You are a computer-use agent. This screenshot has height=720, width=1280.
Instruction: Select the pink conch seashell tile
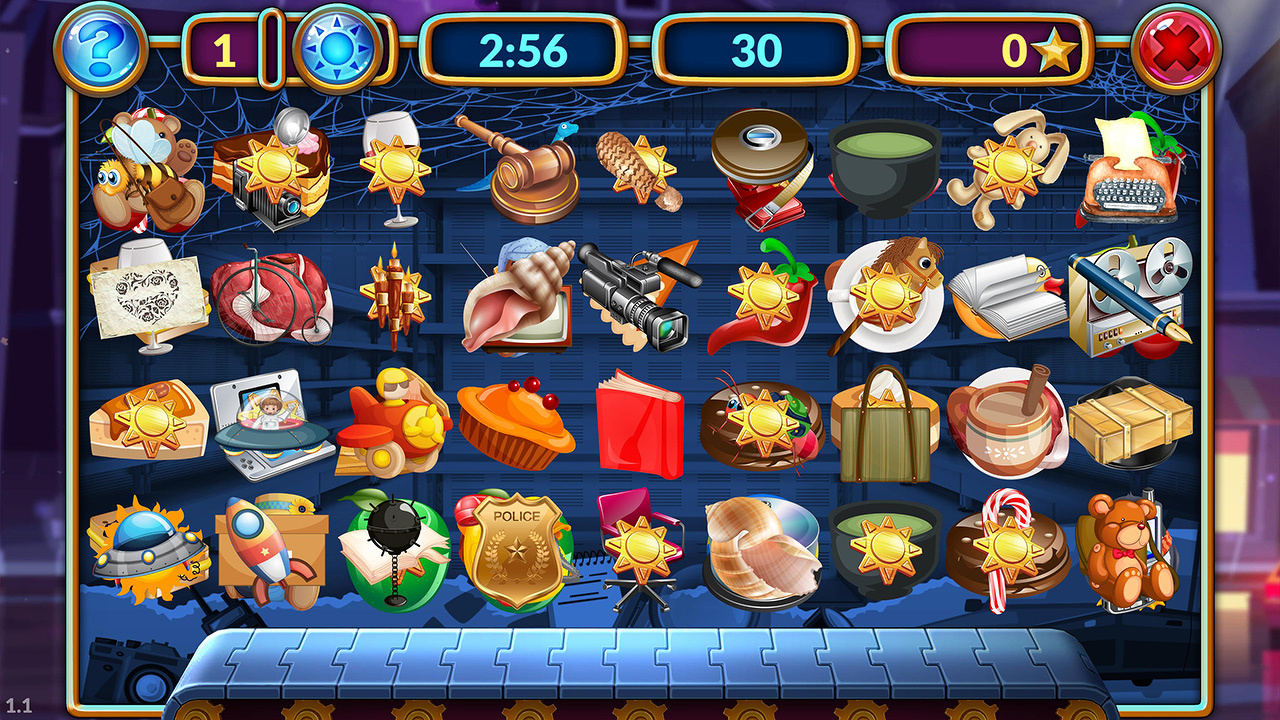516,298
